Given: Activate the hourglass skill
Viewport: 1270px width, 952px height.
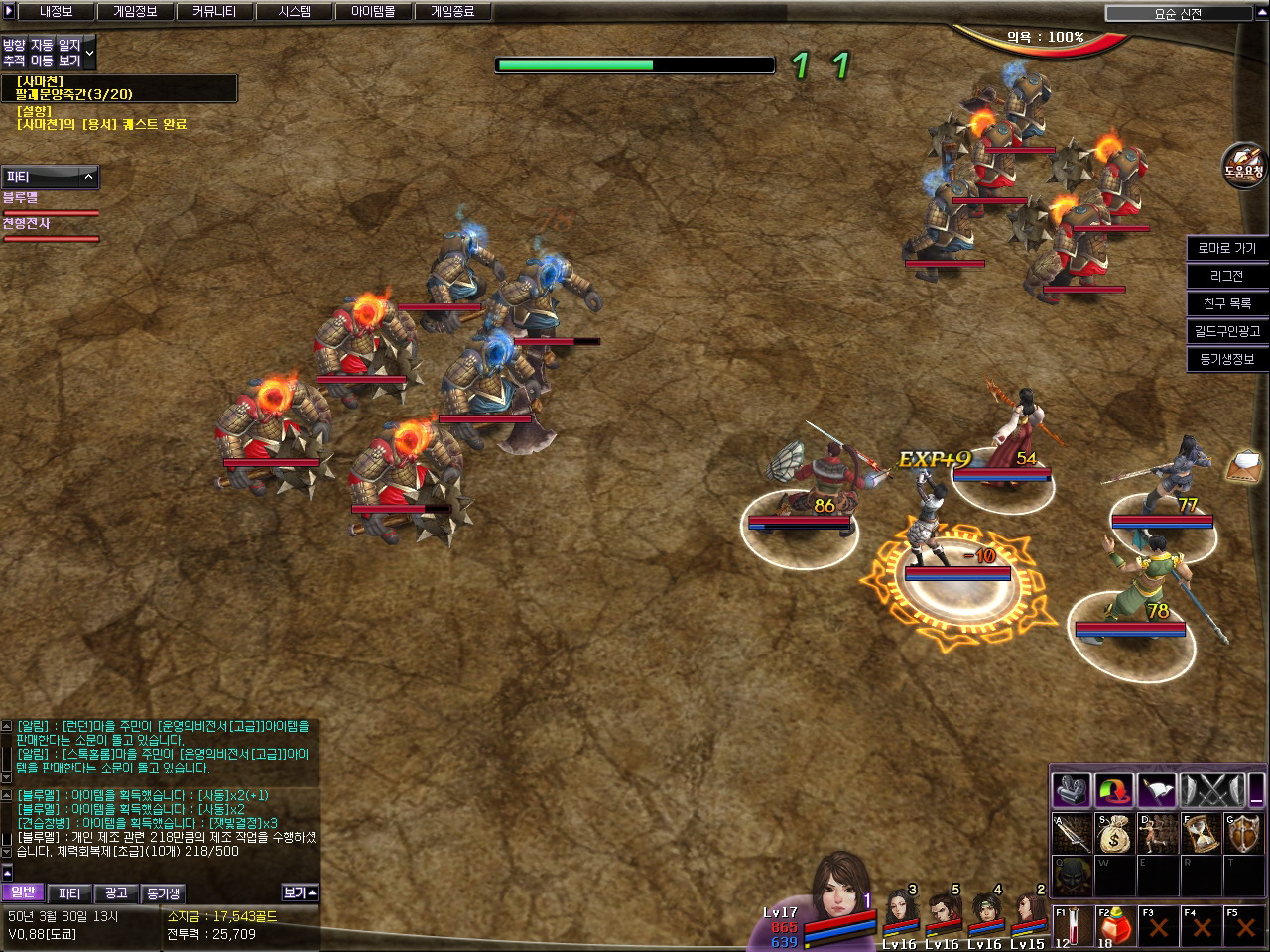Looking at the screenshot, I should point(1201,834).
